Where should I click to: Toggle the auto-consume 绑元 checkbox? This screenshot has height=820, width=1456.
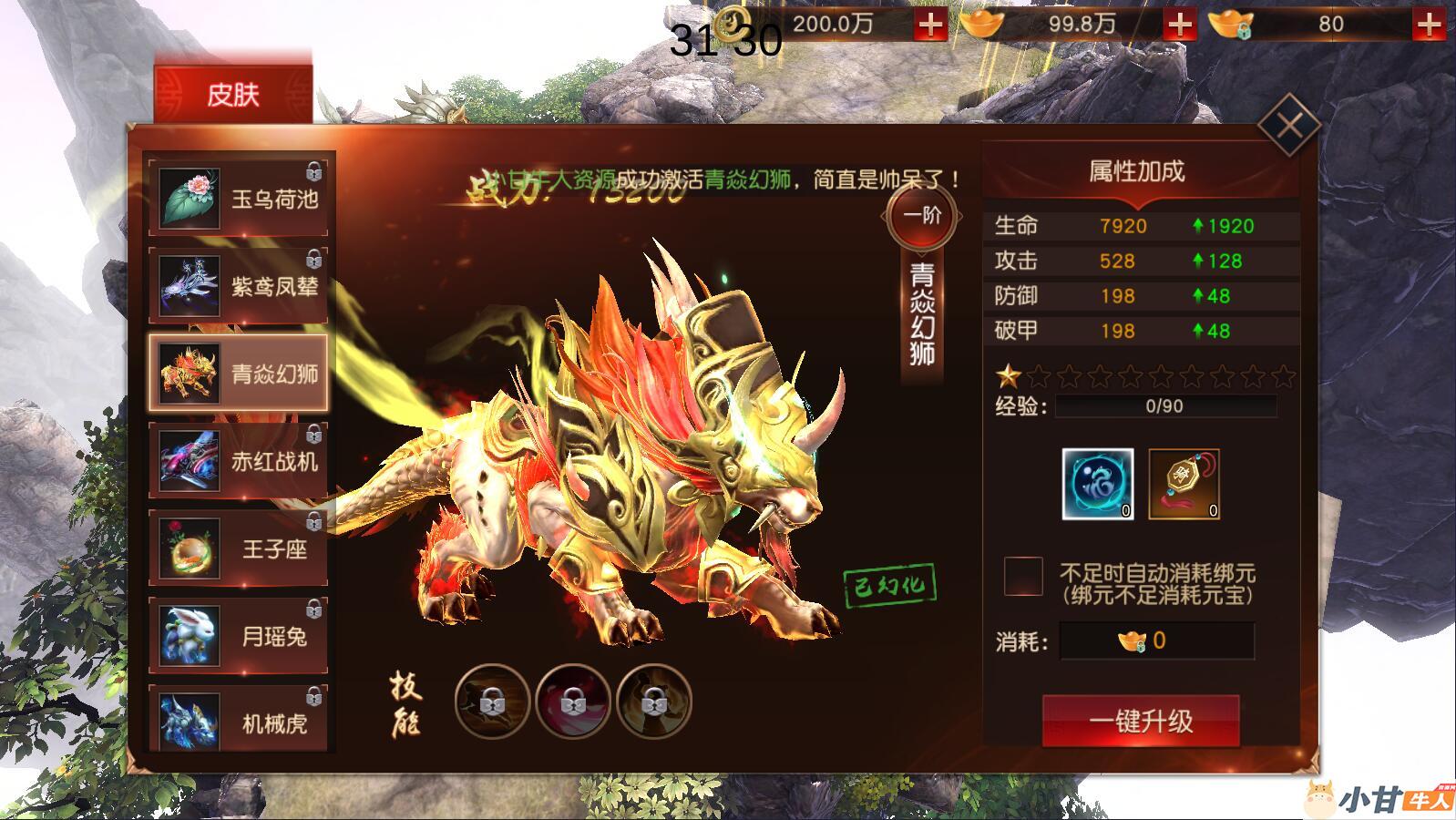(x=1023, y=577)
